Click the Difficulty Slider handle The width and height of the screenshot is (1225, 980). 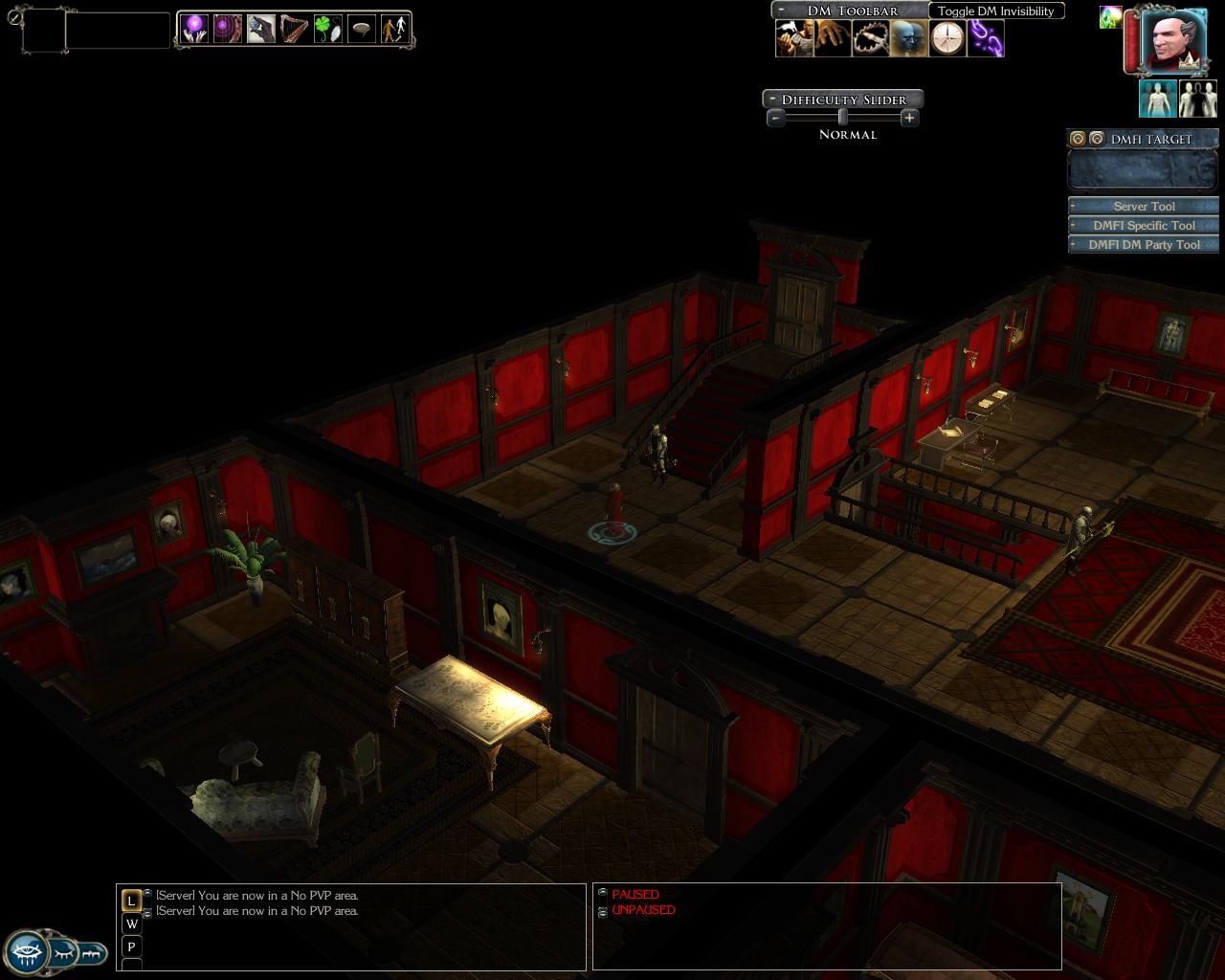click(842, 118)
